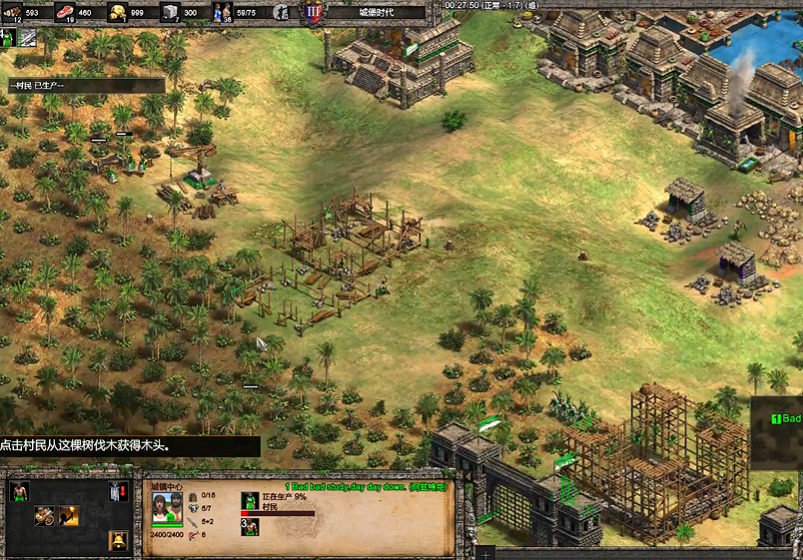Click the gold resource icon
803x560 pixels.
point(117,12)
